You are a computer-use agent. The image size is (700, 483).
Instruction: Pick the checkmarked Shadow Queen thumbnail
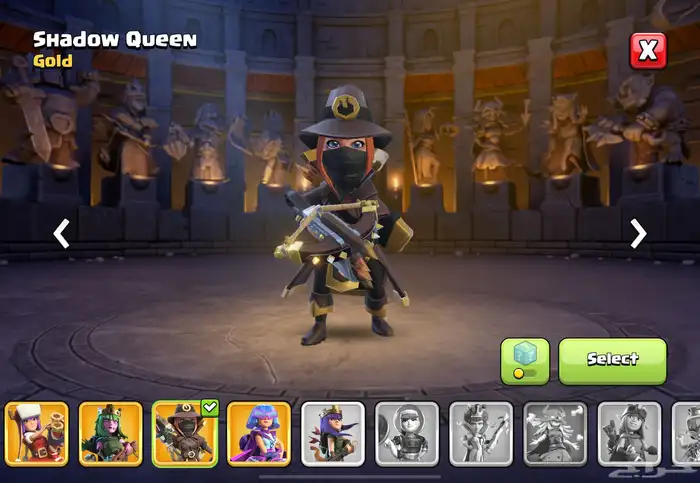click(185, 434)
